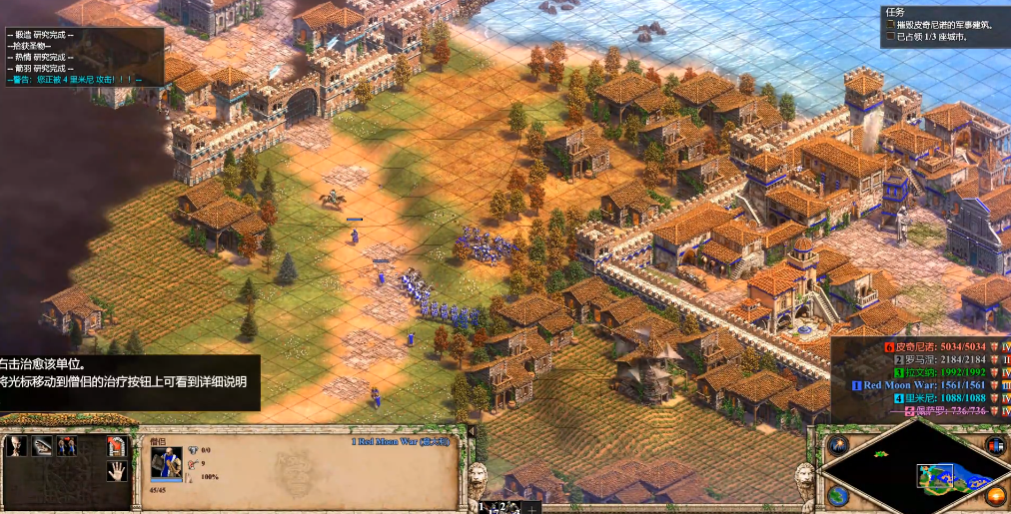
Task: Click the garrison building command icon
Action: click(117, 446)
